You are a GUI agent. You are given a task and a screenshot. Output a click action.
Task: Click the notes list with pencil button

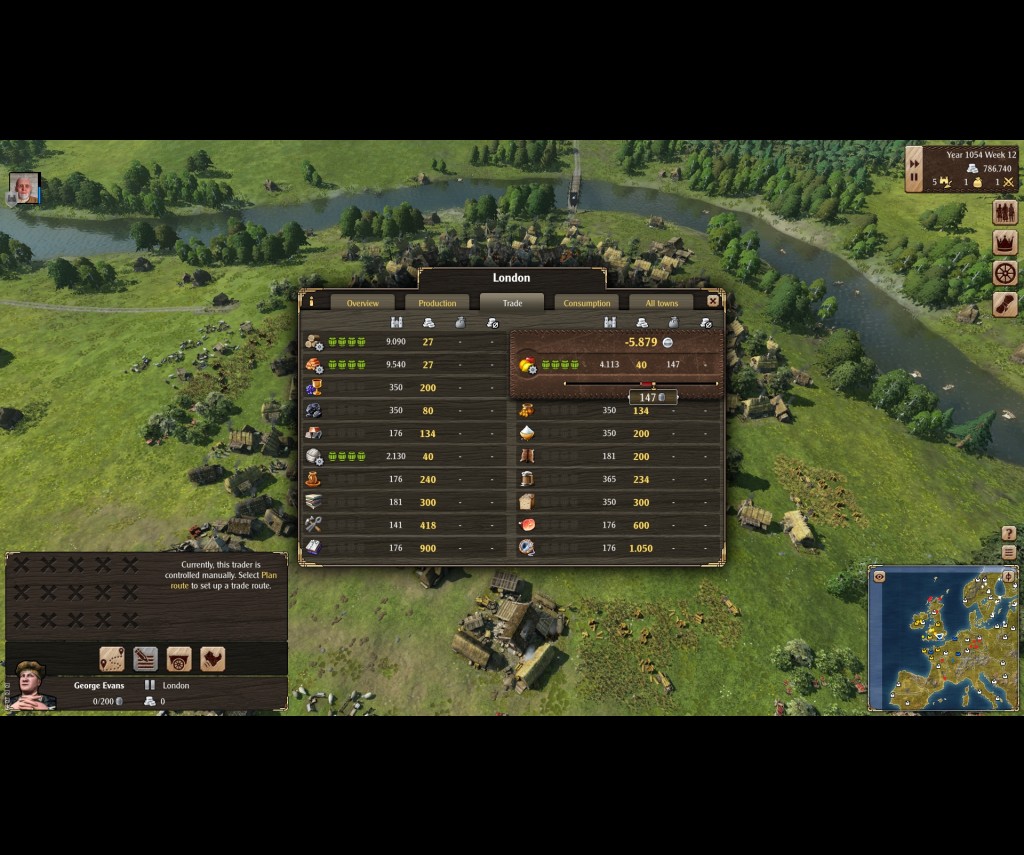(x=146, y=659)
